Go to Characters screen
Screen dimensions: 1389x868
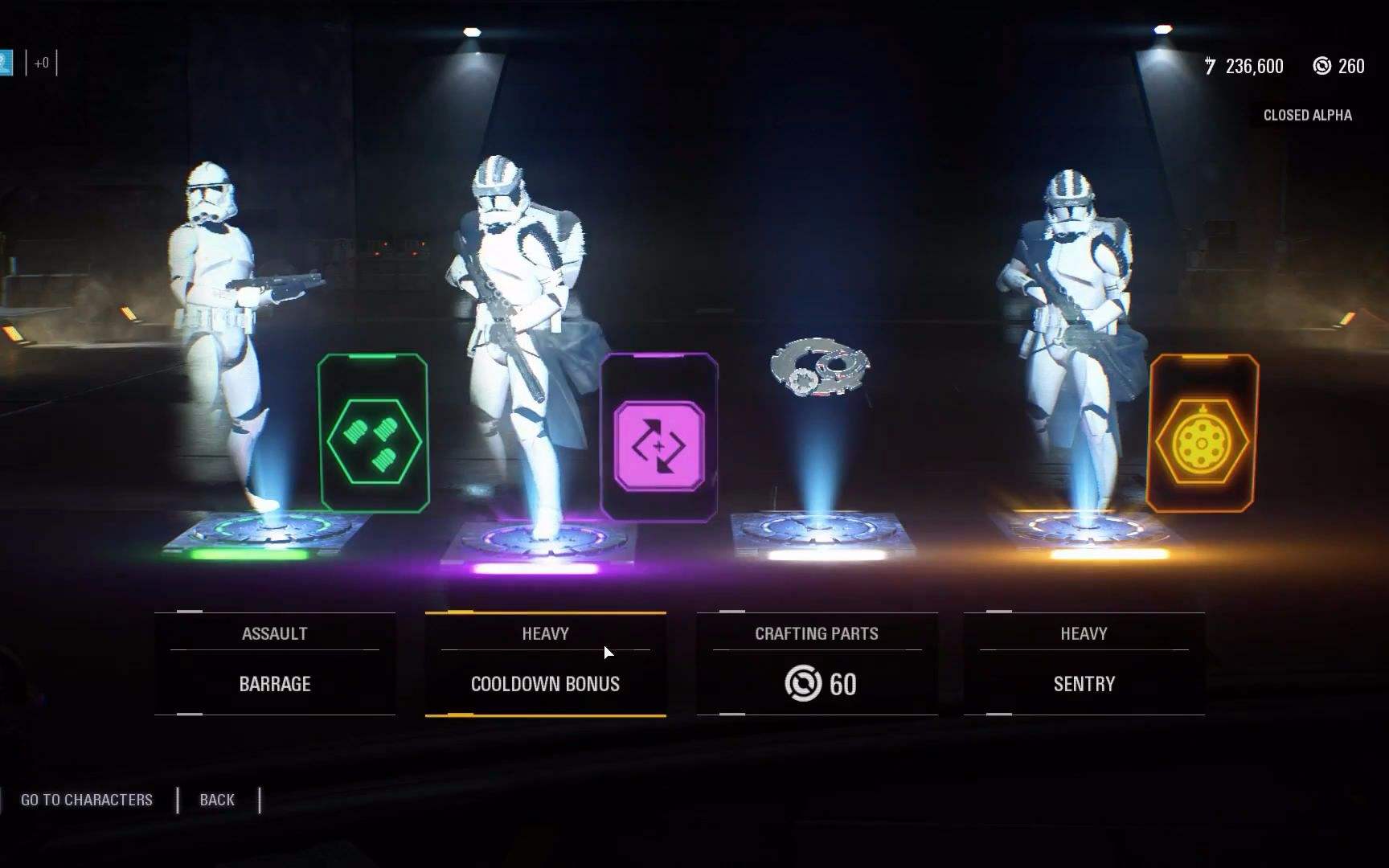click(x=87, y=800)
